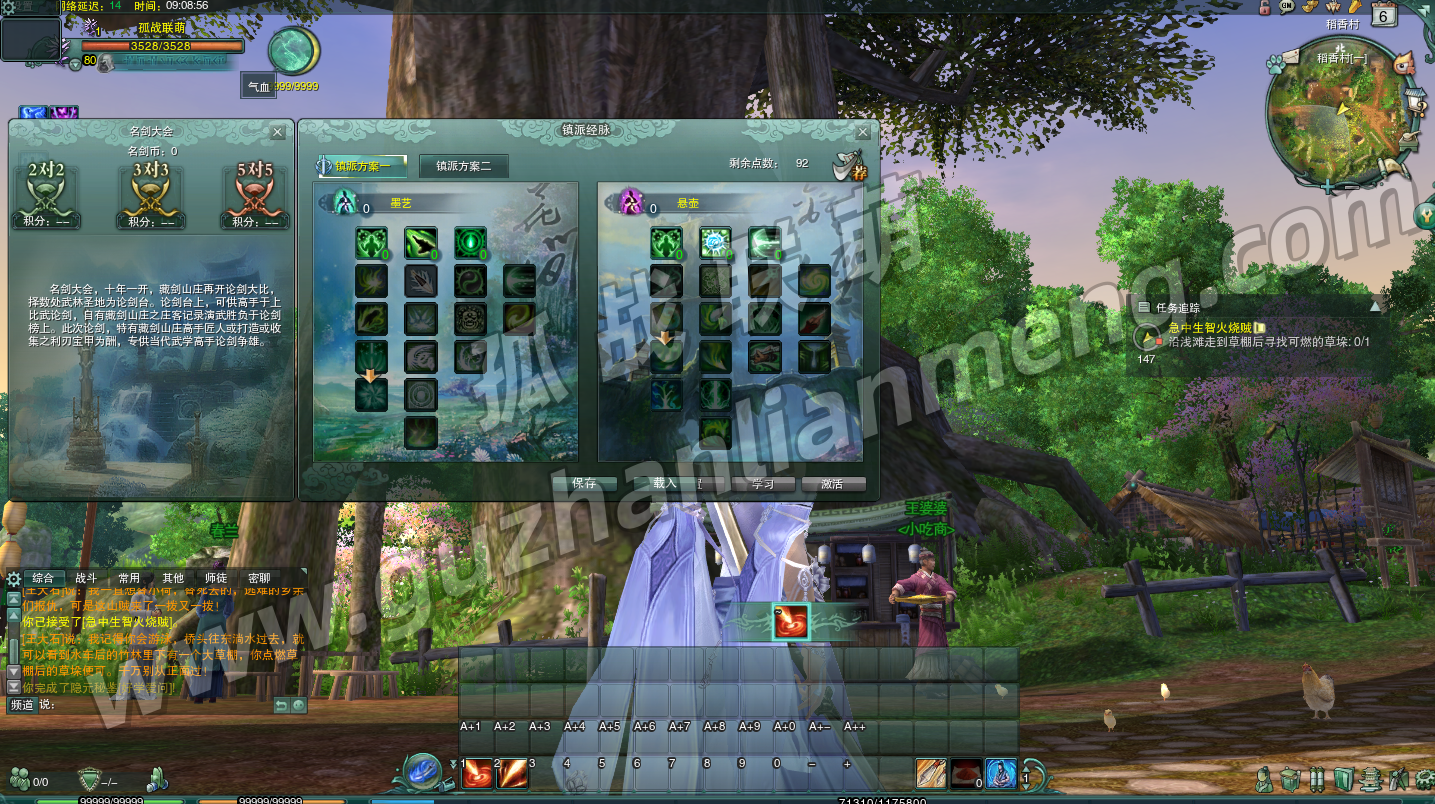This screenshot has height=804, width=1435.
Task: Choose the 3对3 arena mode
Action: click(151, 188)
